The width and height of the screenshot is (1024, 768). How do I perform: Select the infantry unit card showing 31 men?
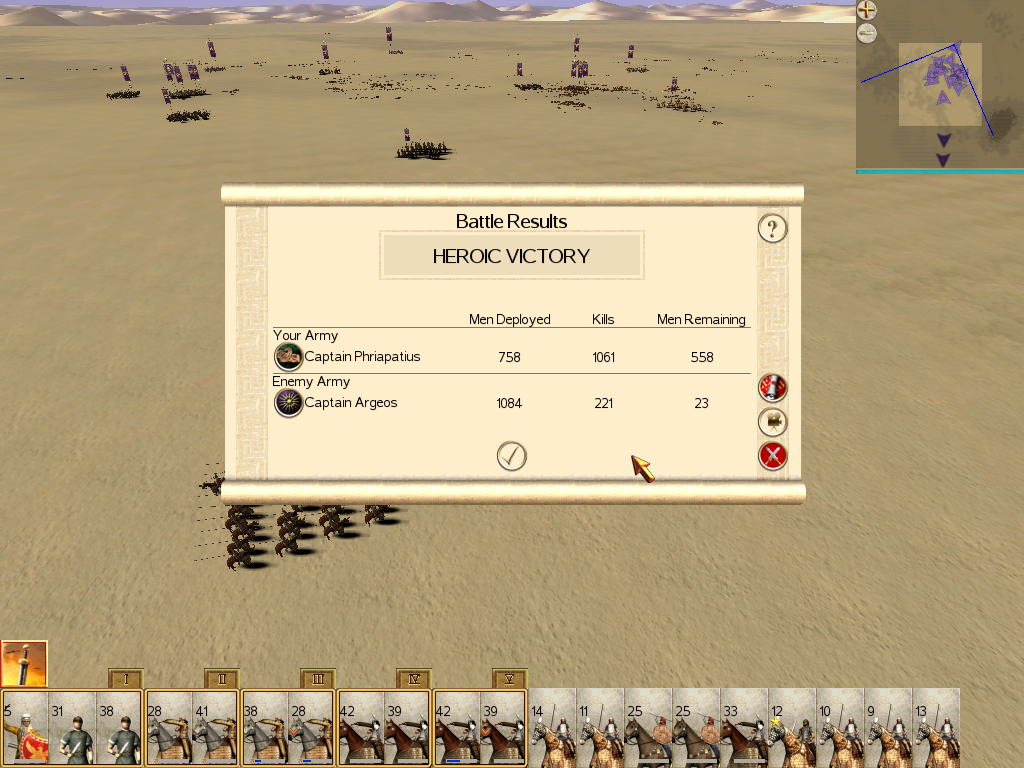[x=73, y=728]
